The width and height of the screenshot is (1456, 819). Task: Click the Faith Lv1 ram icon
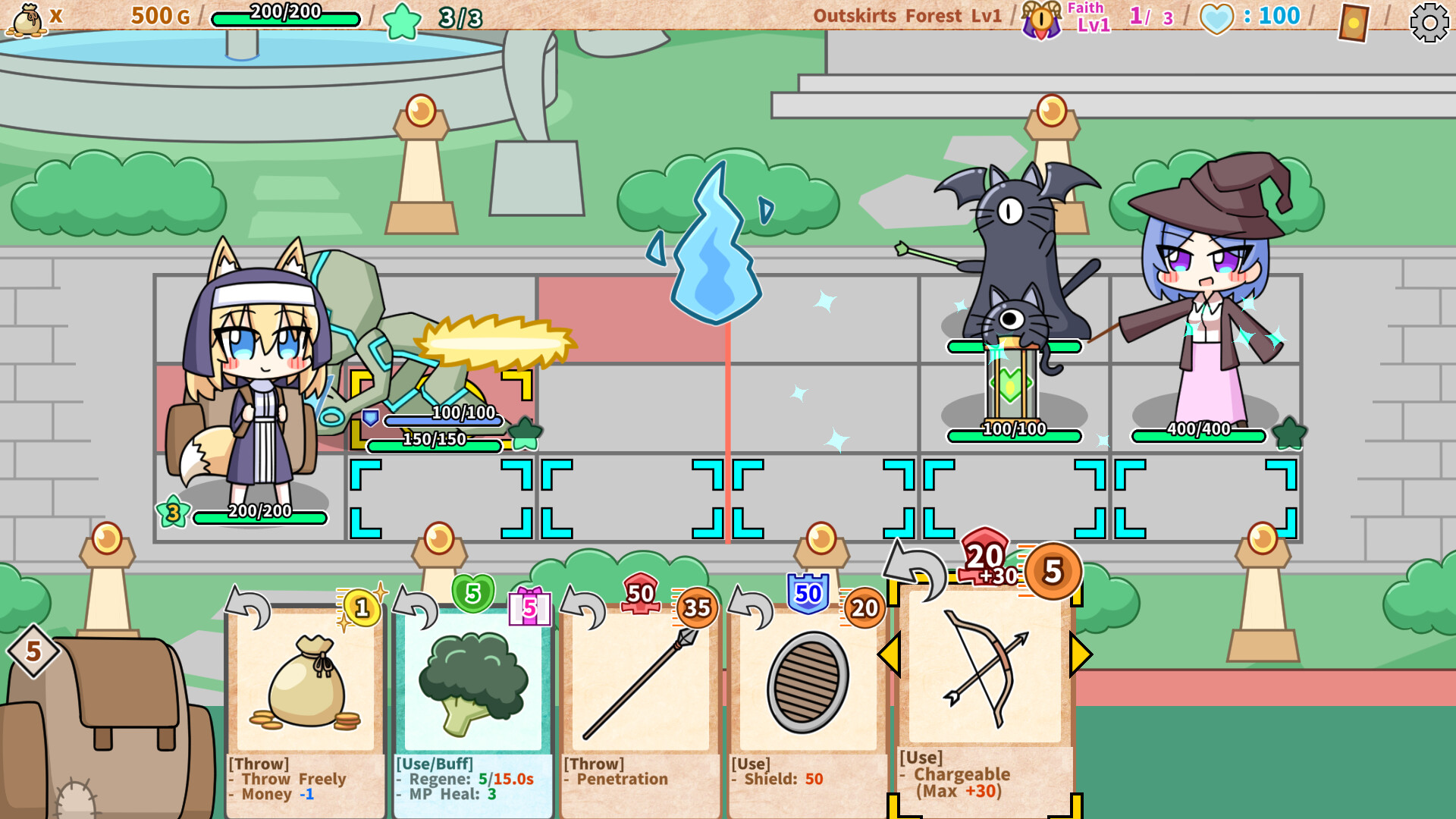[1040, 18]
